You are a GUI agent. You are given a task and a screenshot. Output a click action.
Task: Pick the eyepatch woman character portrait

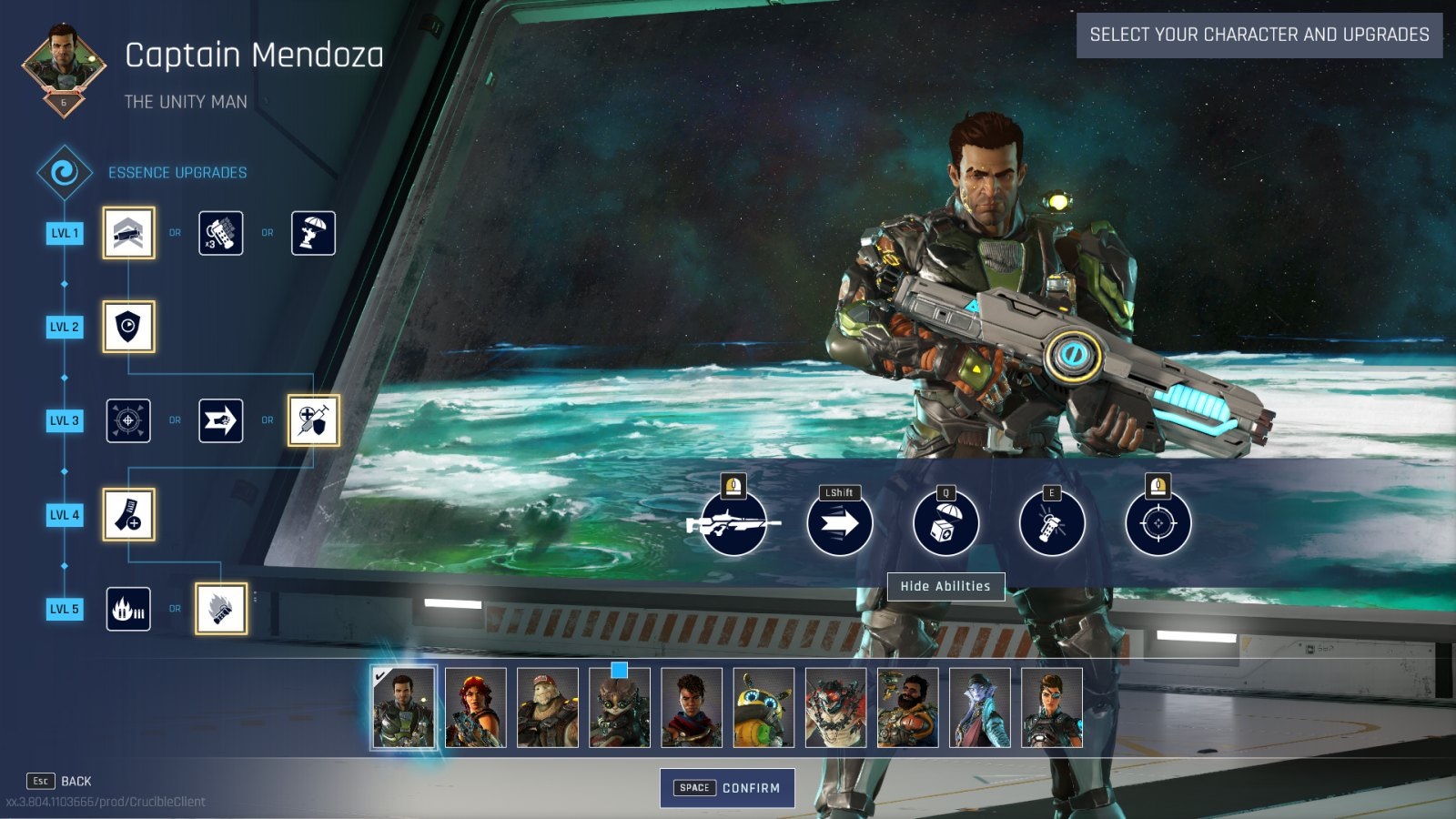tap(1052, 708)
